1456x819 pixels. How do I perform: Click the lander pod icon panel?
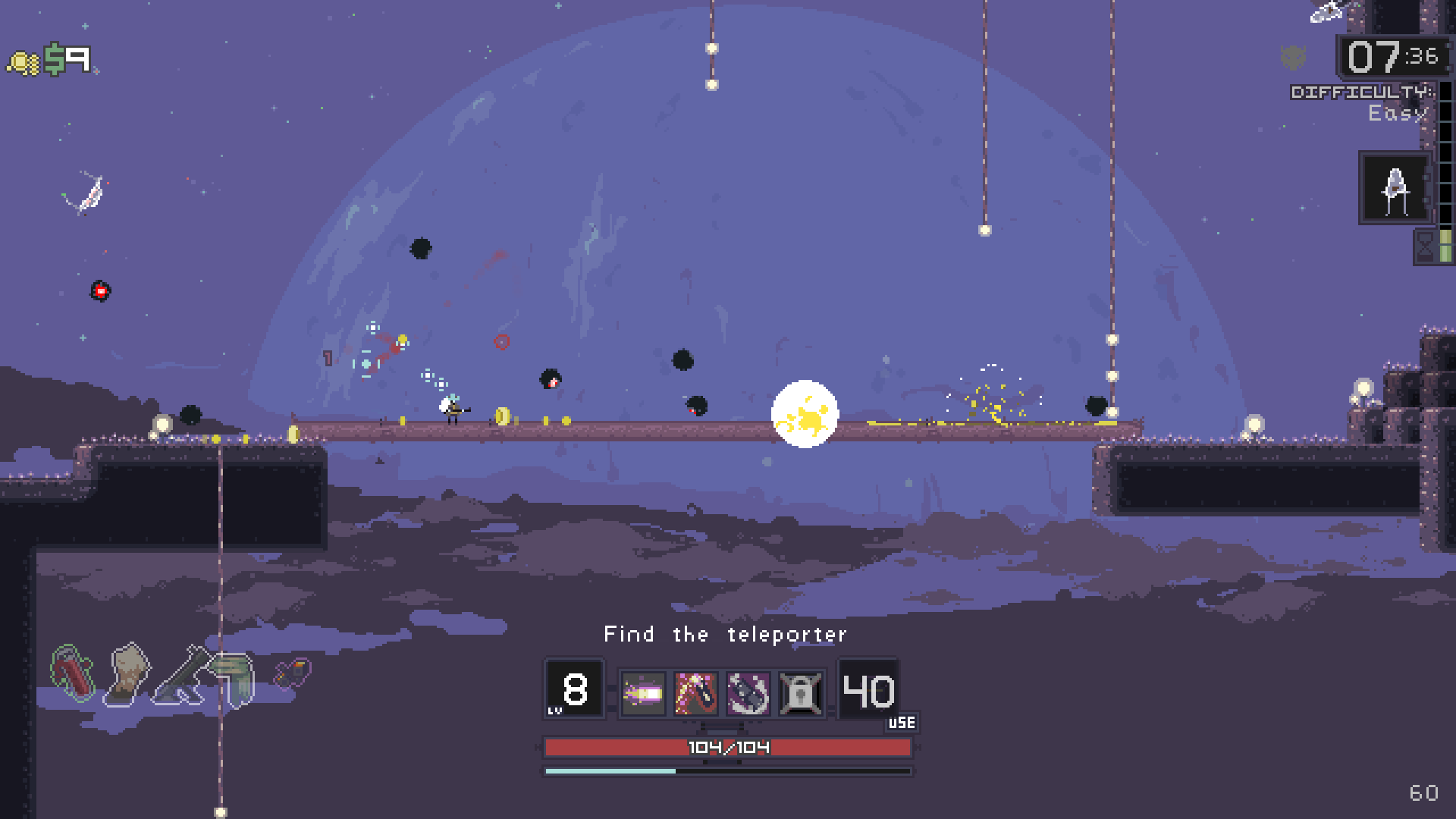click(x=1395, y=188)
